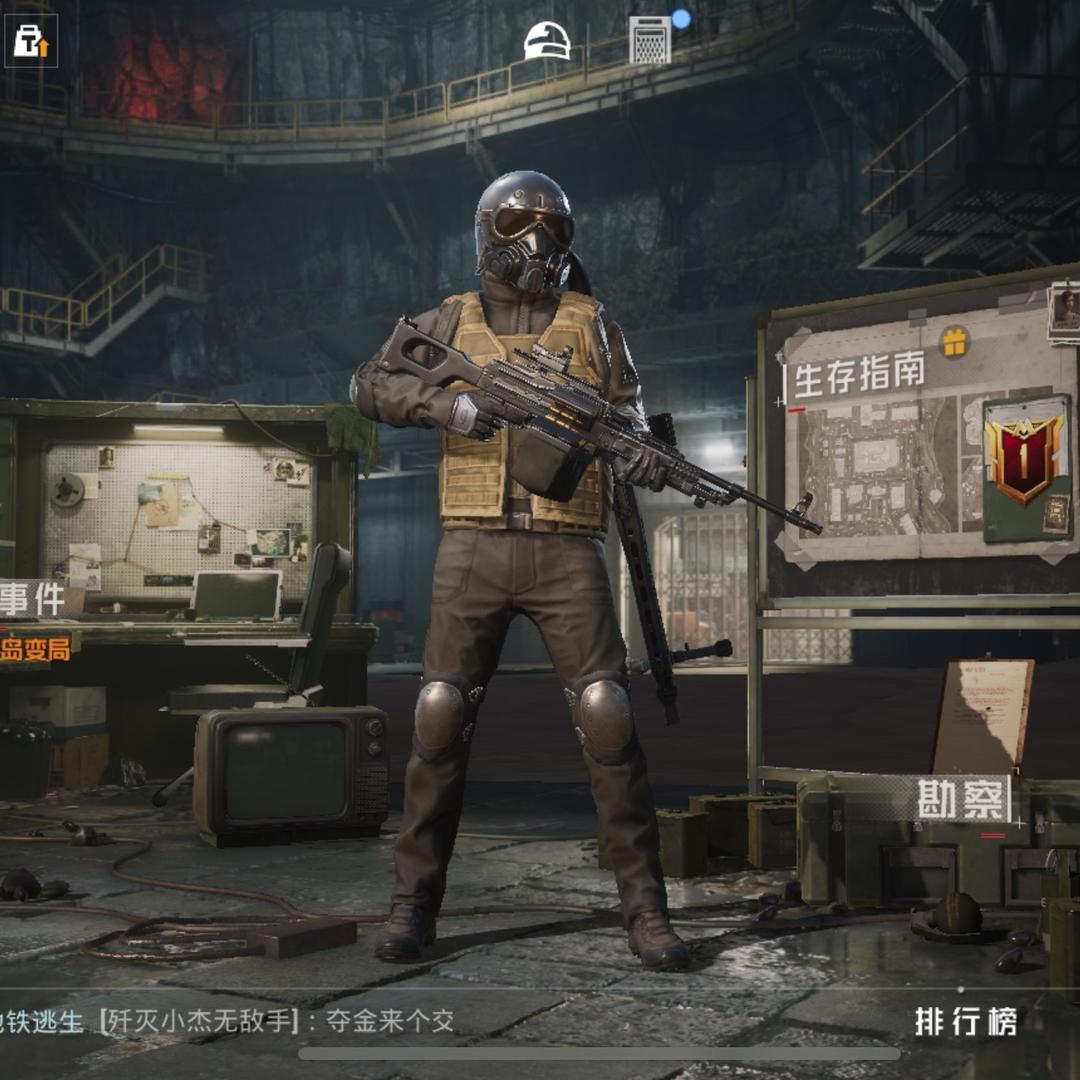
Task: Select the orange 岛变局 event label
Action: [x=36, y=649]
